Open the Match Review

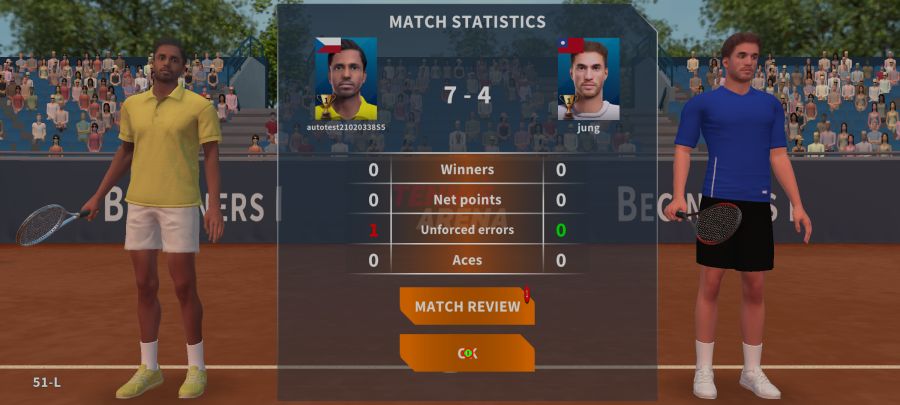(x=467, y=306)
